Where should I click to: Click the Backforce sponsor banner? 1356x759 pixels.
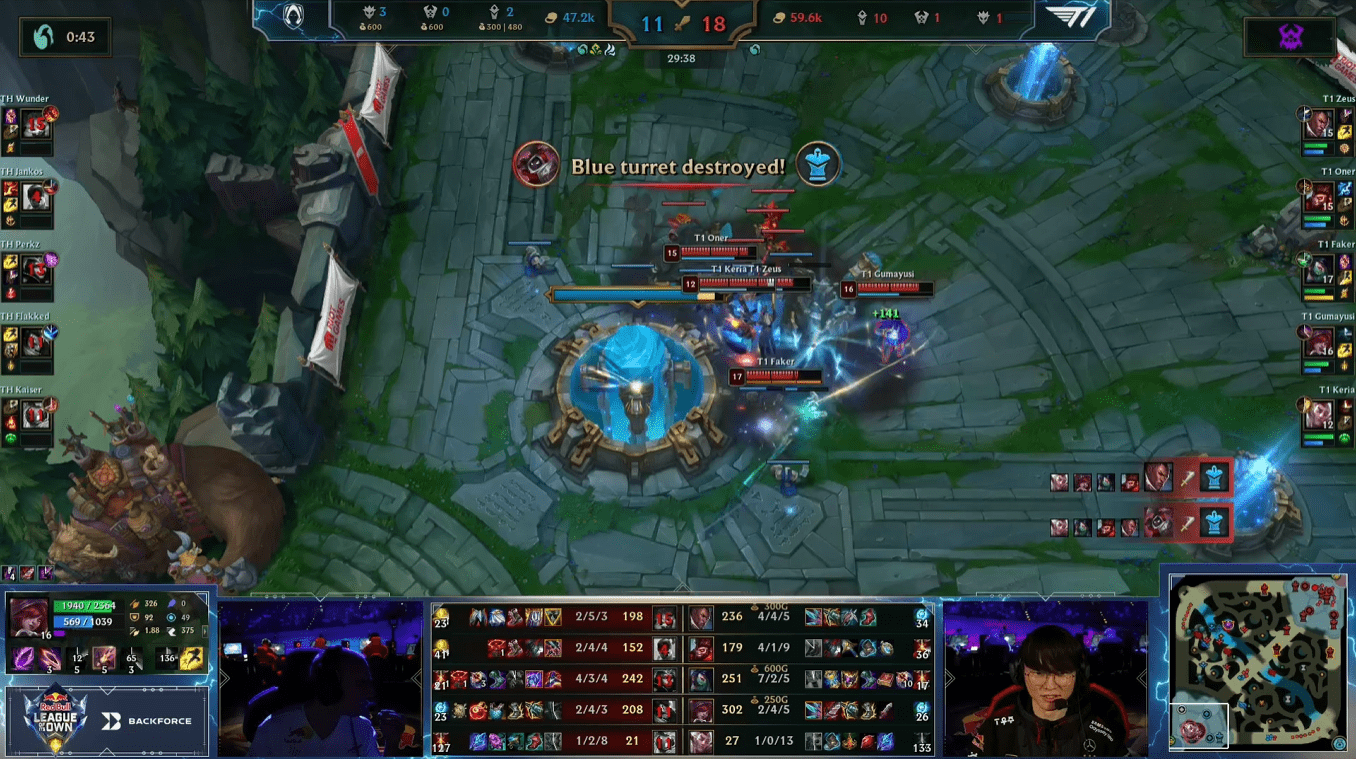tap(146, 721)
